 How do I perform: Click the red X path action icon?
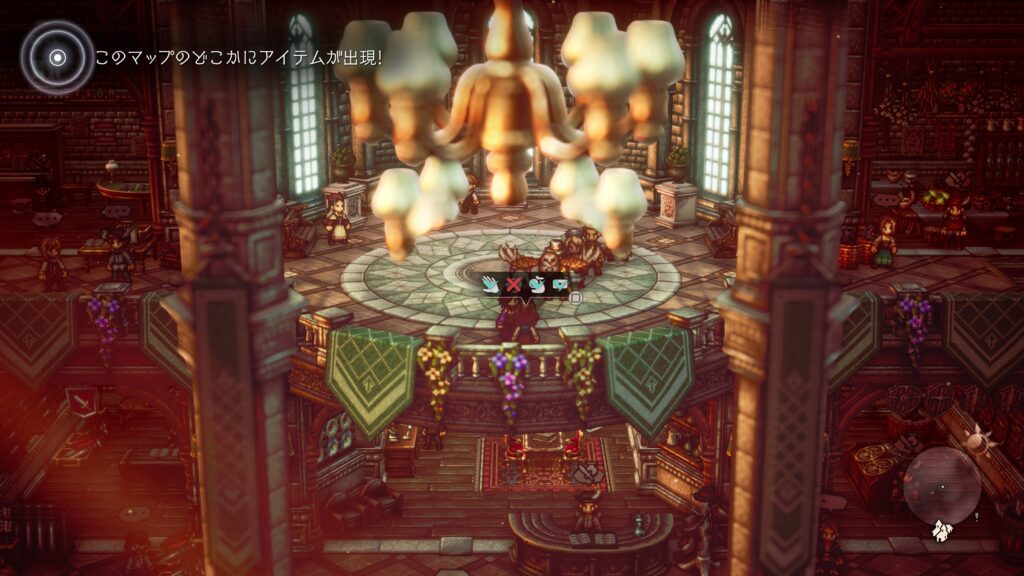coord(513,285)
